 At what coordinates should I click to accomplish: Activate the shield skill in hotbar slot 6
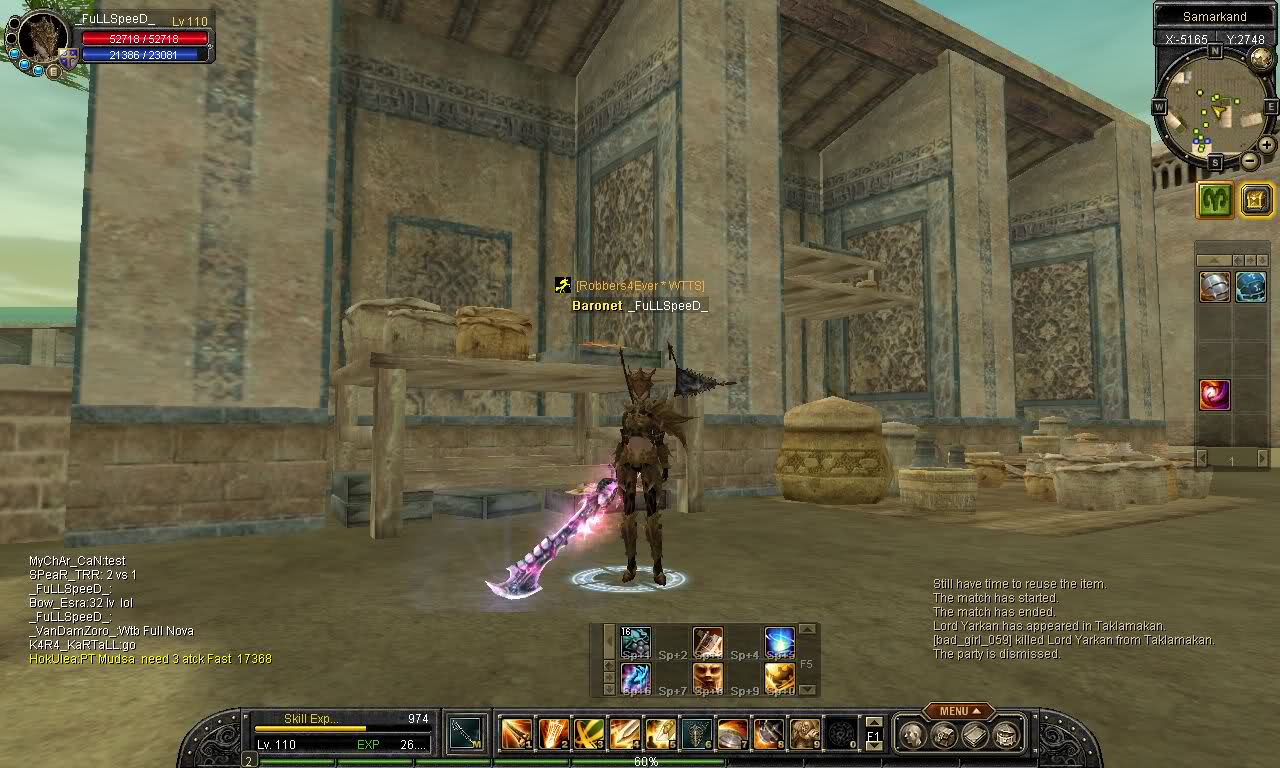[x=697, y=734]
